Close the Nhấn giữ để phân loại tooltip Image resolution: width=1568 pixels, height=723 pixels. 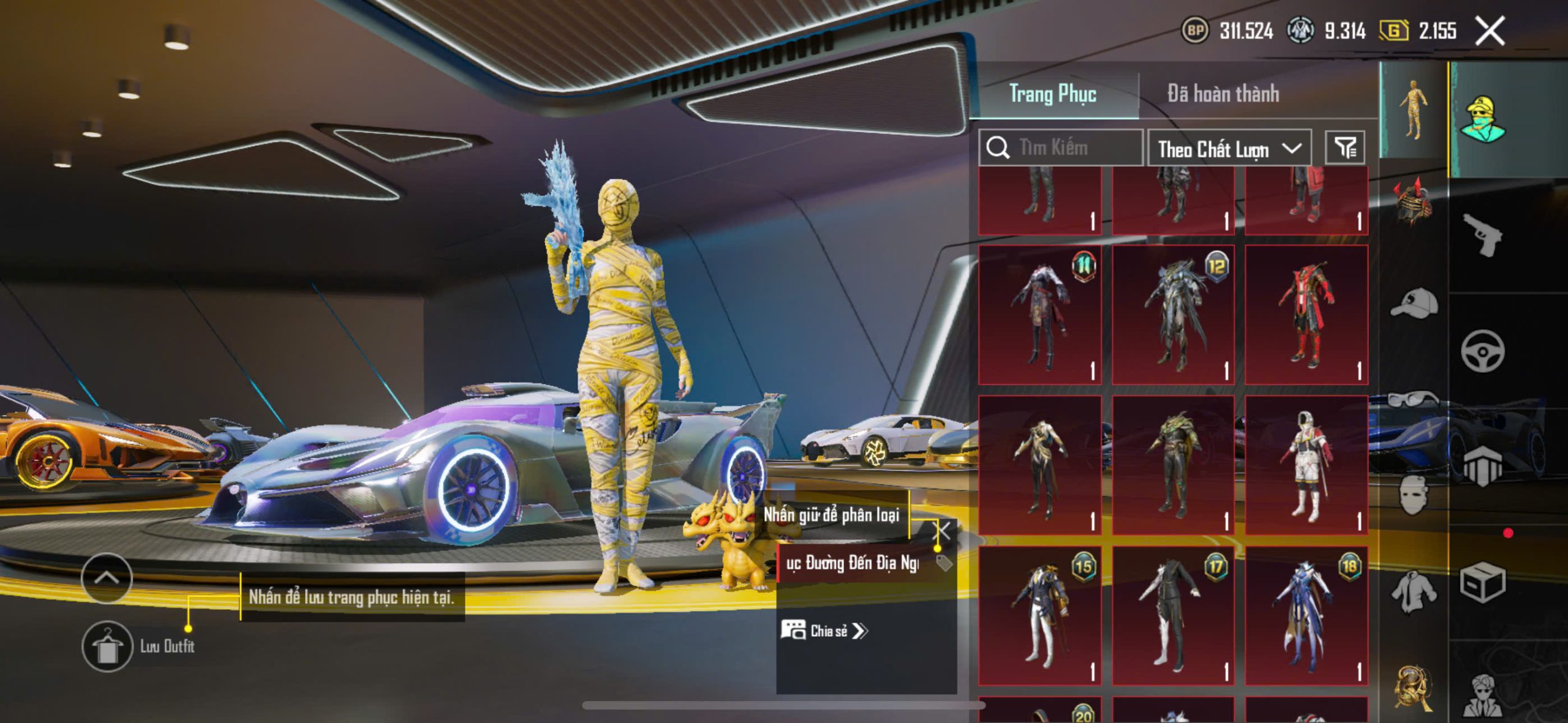943,531
